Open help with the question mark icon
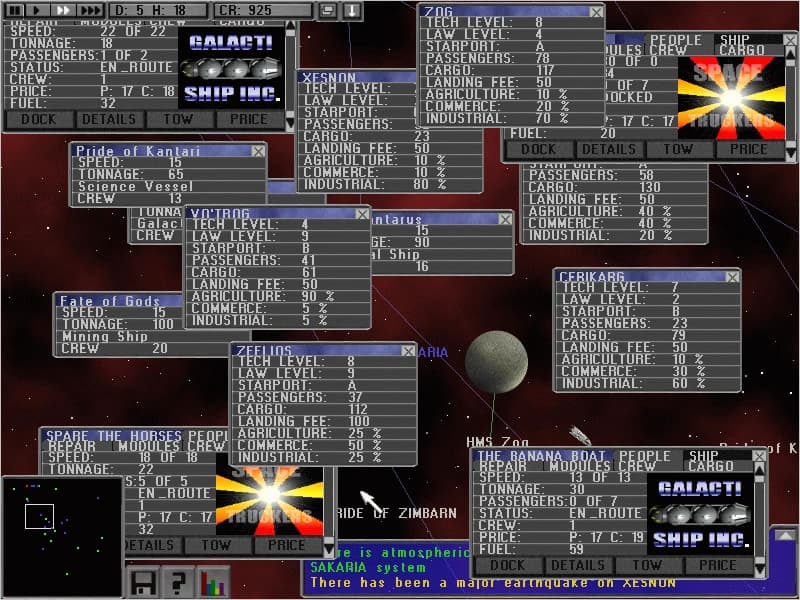 (x=178, y=582)
